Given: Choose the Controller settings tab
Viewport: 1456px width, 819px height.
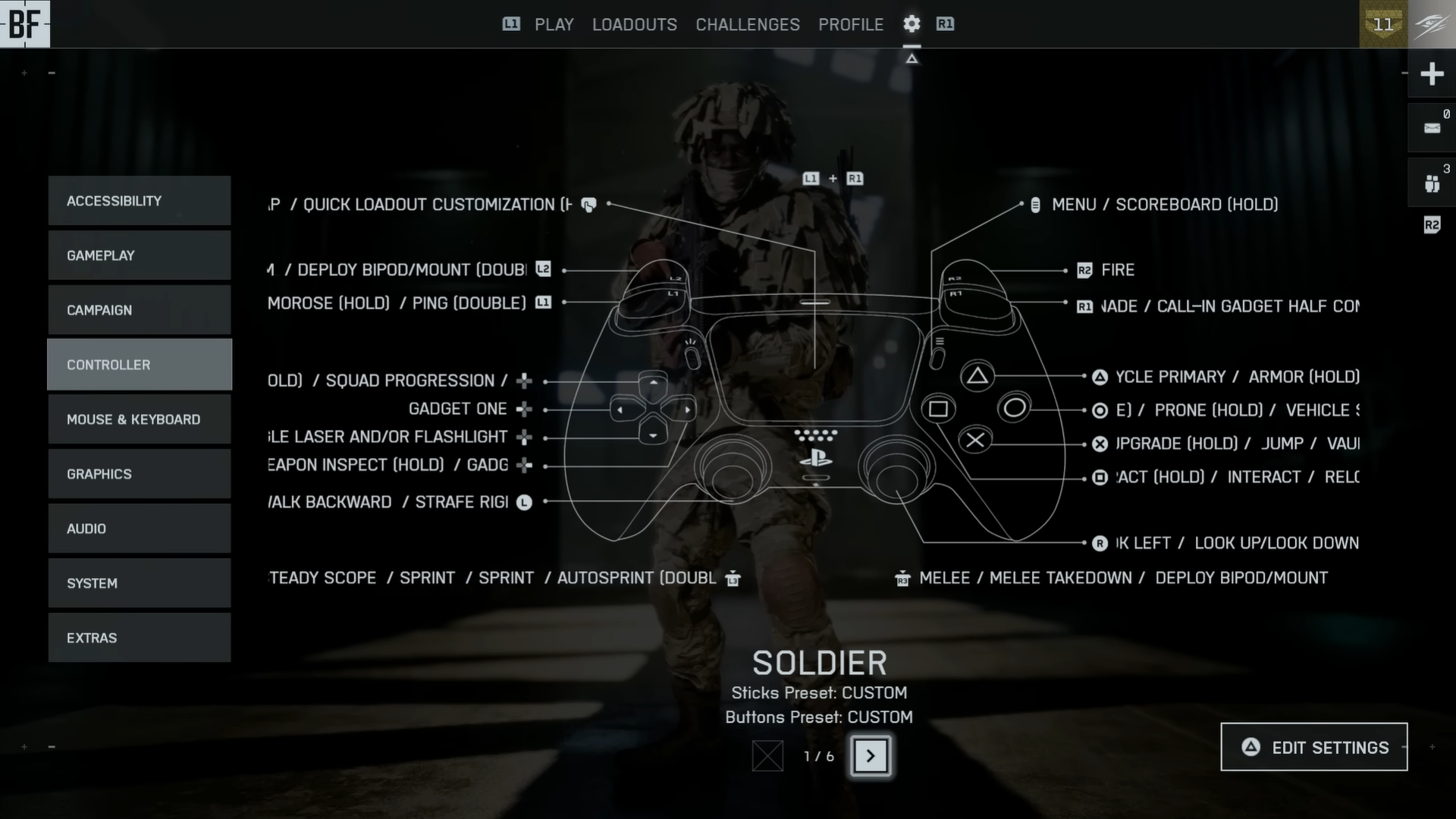Looking at the screenshot, I should [x=140, y=365].
